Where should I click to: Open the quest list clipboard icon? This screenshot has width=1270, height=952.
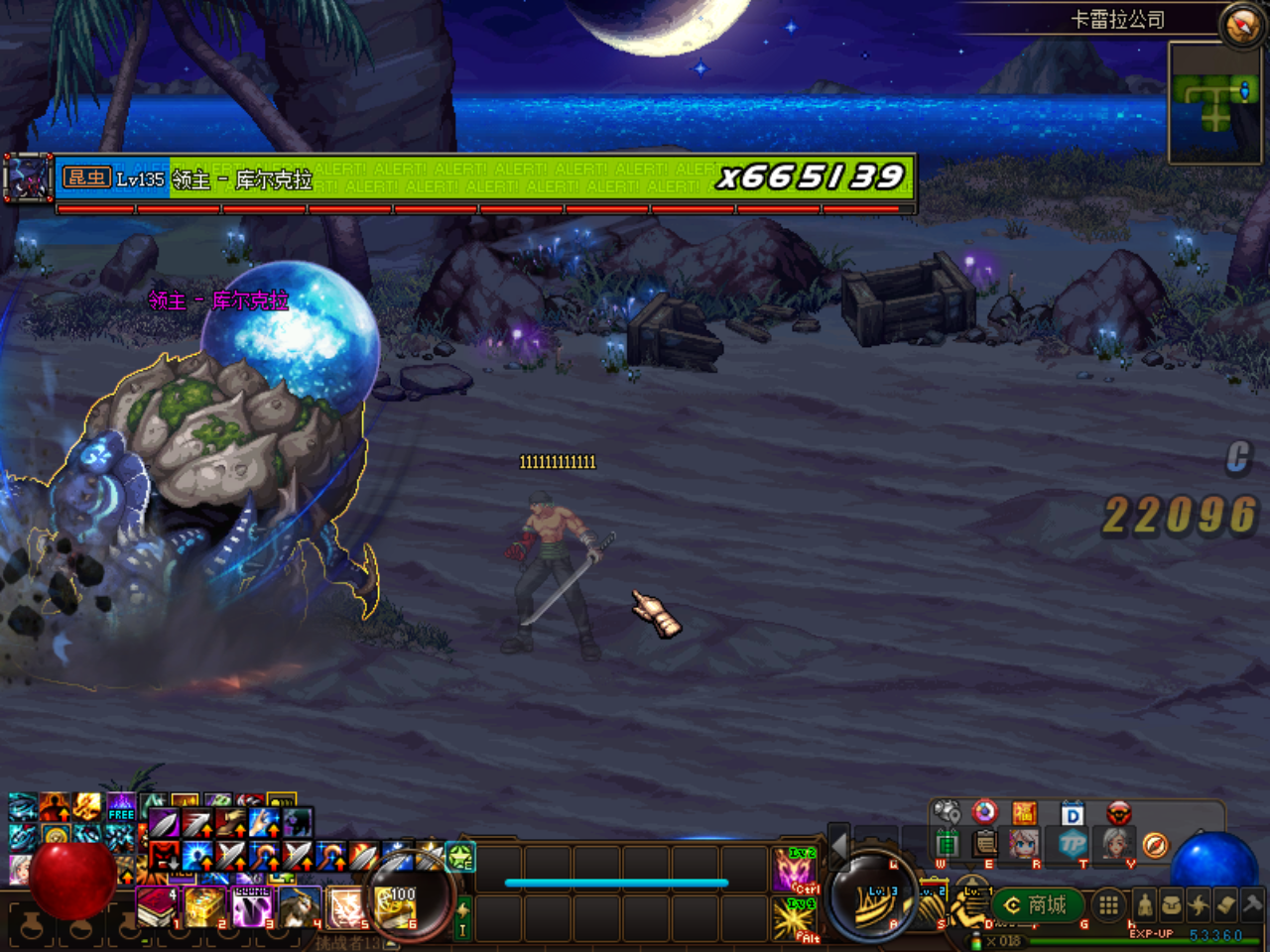coord(984,843)
